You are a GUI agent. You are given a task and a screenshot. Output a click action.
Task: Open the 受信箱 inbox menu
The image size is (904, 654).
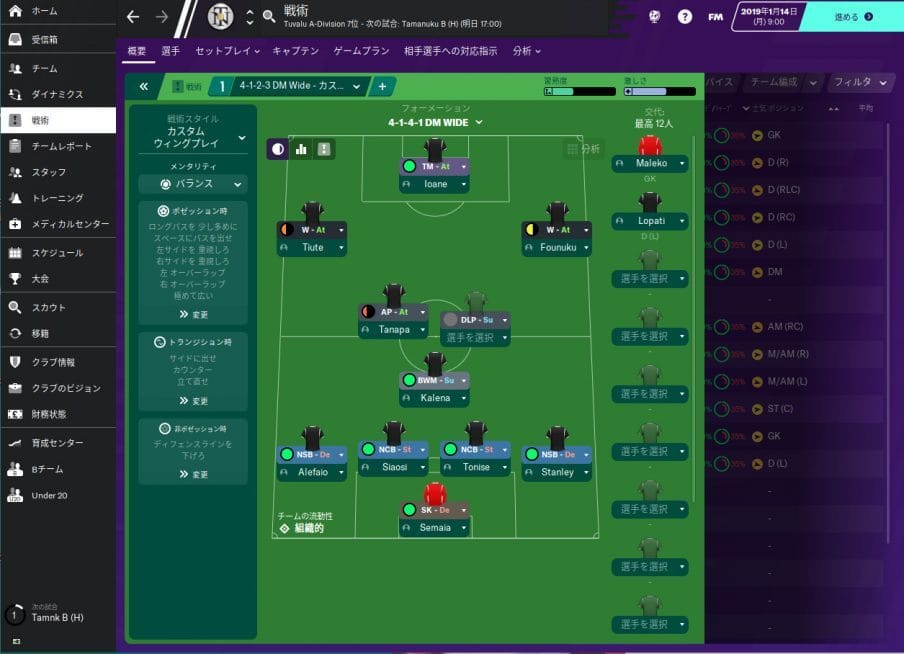[x=44, y=40]
